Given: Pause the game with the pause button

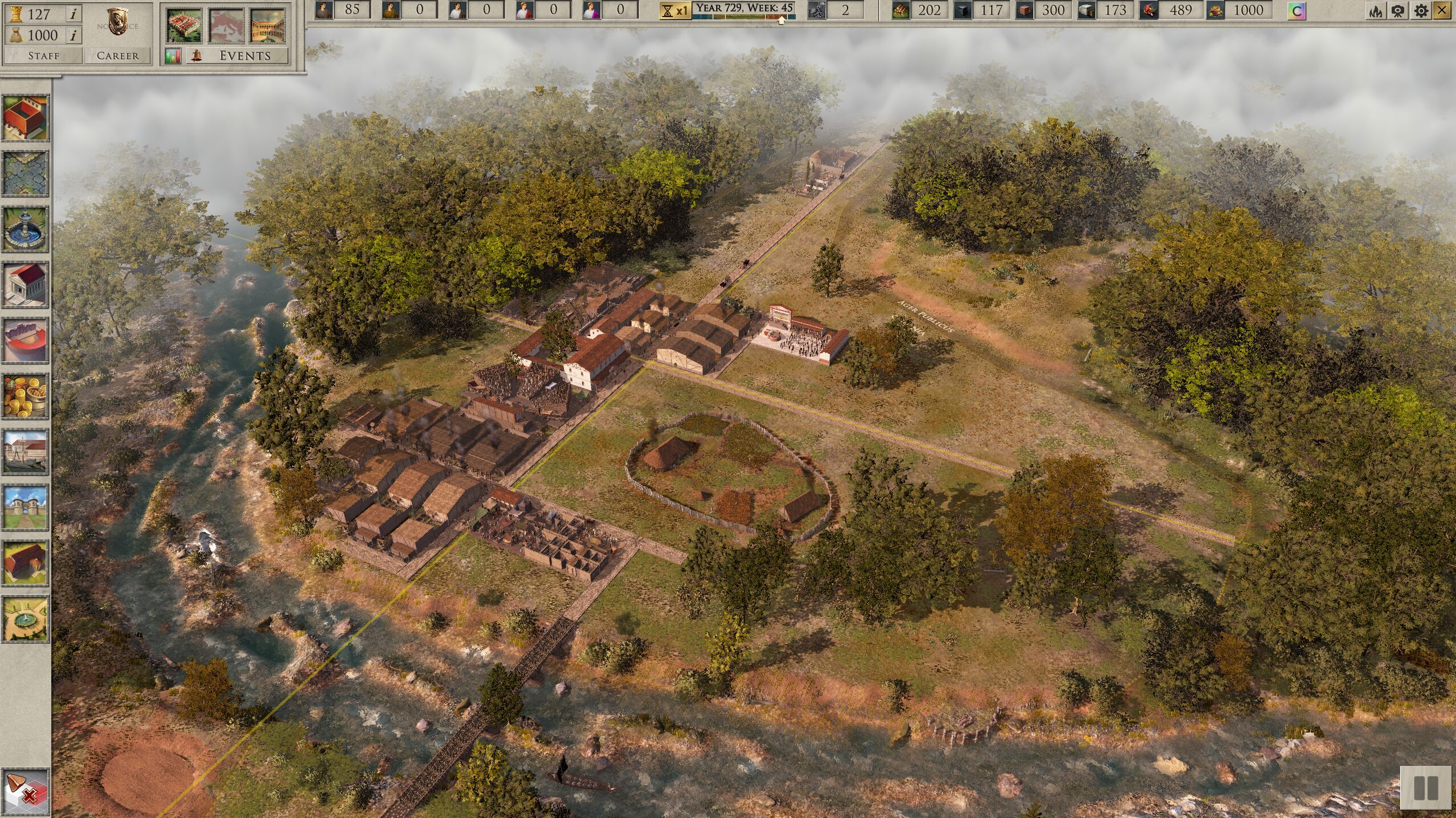Looking at the screenshot, I should 1426,788.
